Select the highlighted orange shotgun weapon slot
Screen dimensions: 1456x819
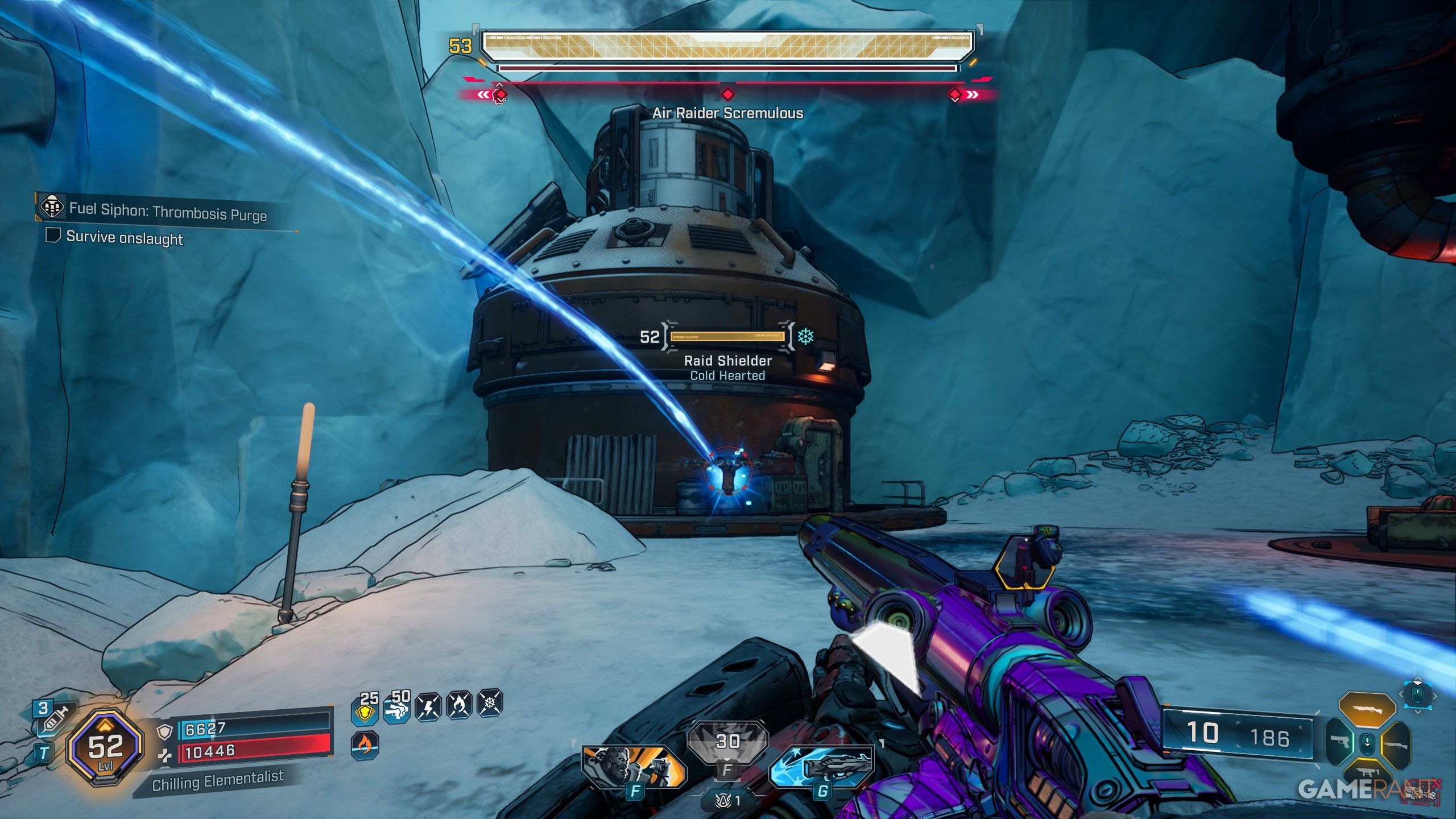1367,710
